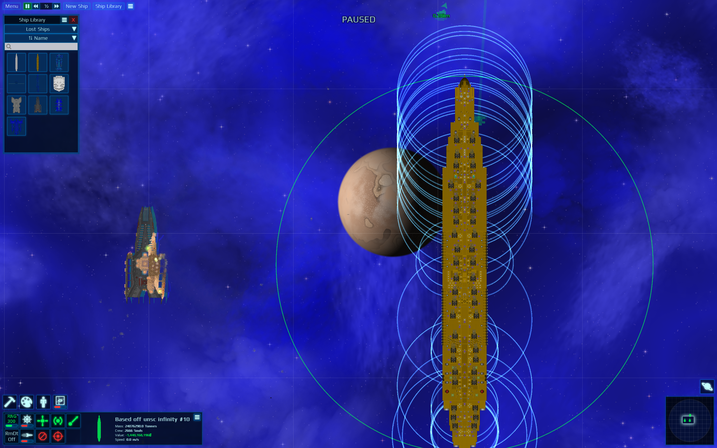
Task: Click the red target attack command
Action: coord(58,436)
